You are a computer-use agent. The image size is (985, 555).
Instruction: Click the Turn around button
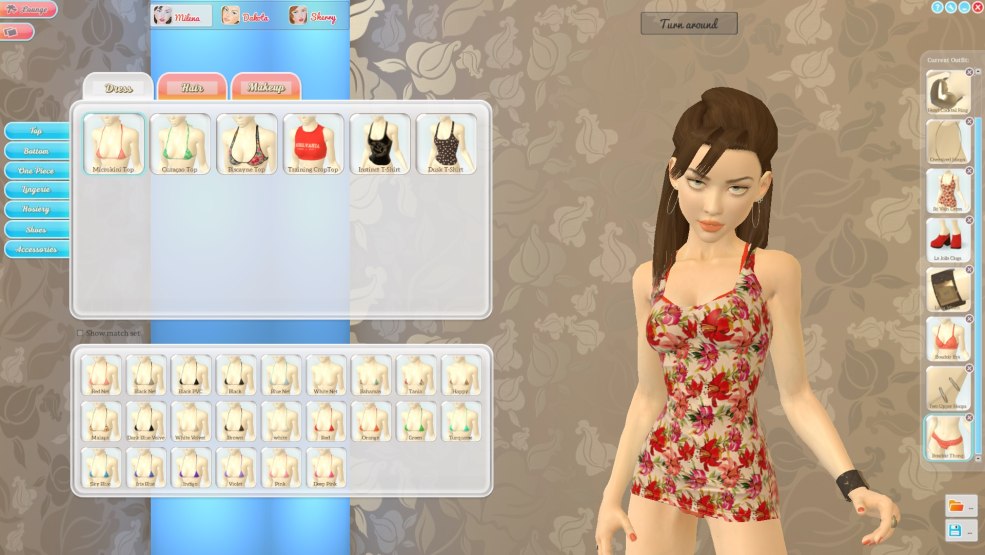coord(689,23)
